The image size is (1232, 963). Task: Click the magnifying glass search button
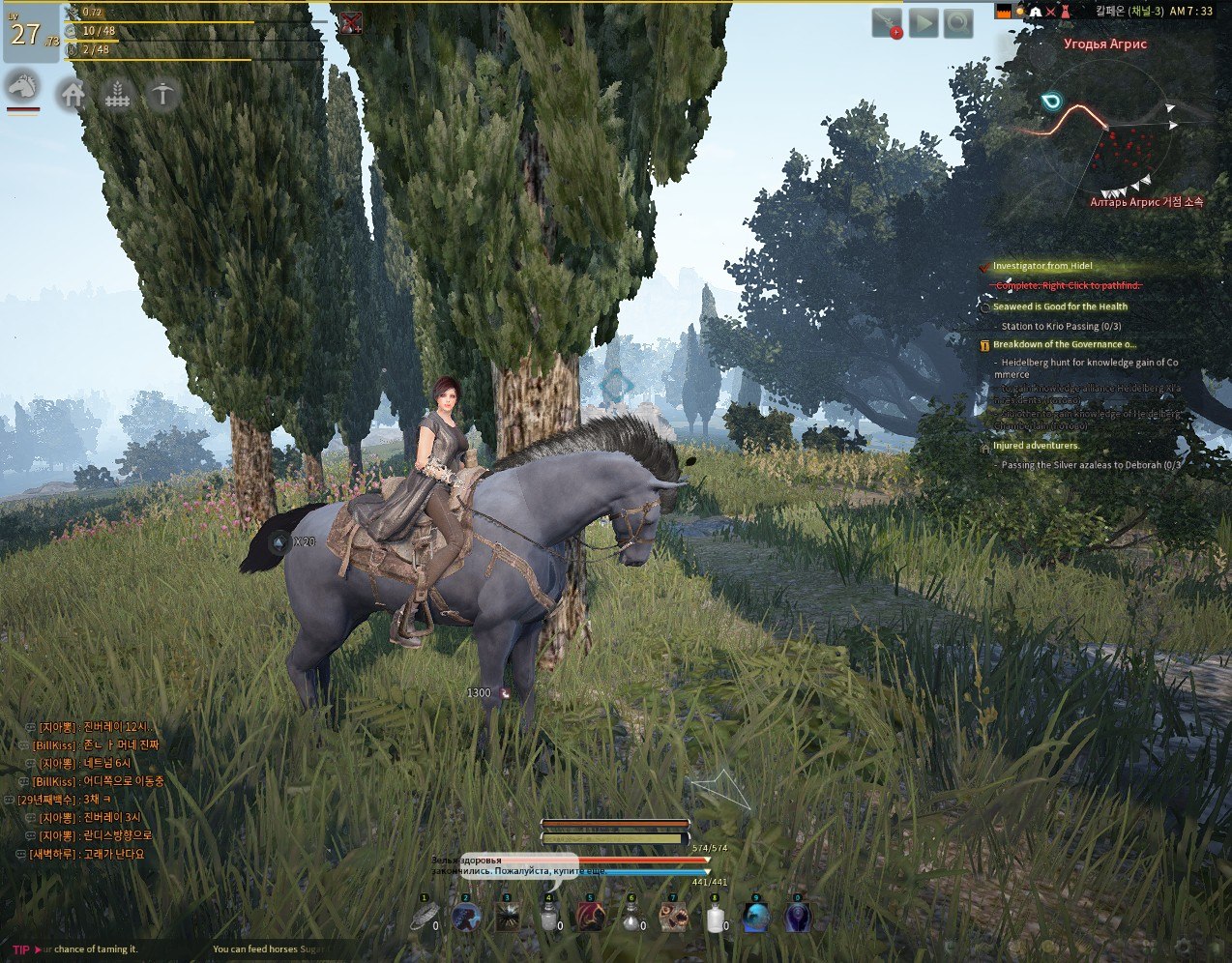pyautogui.click(x=958, y=23)
